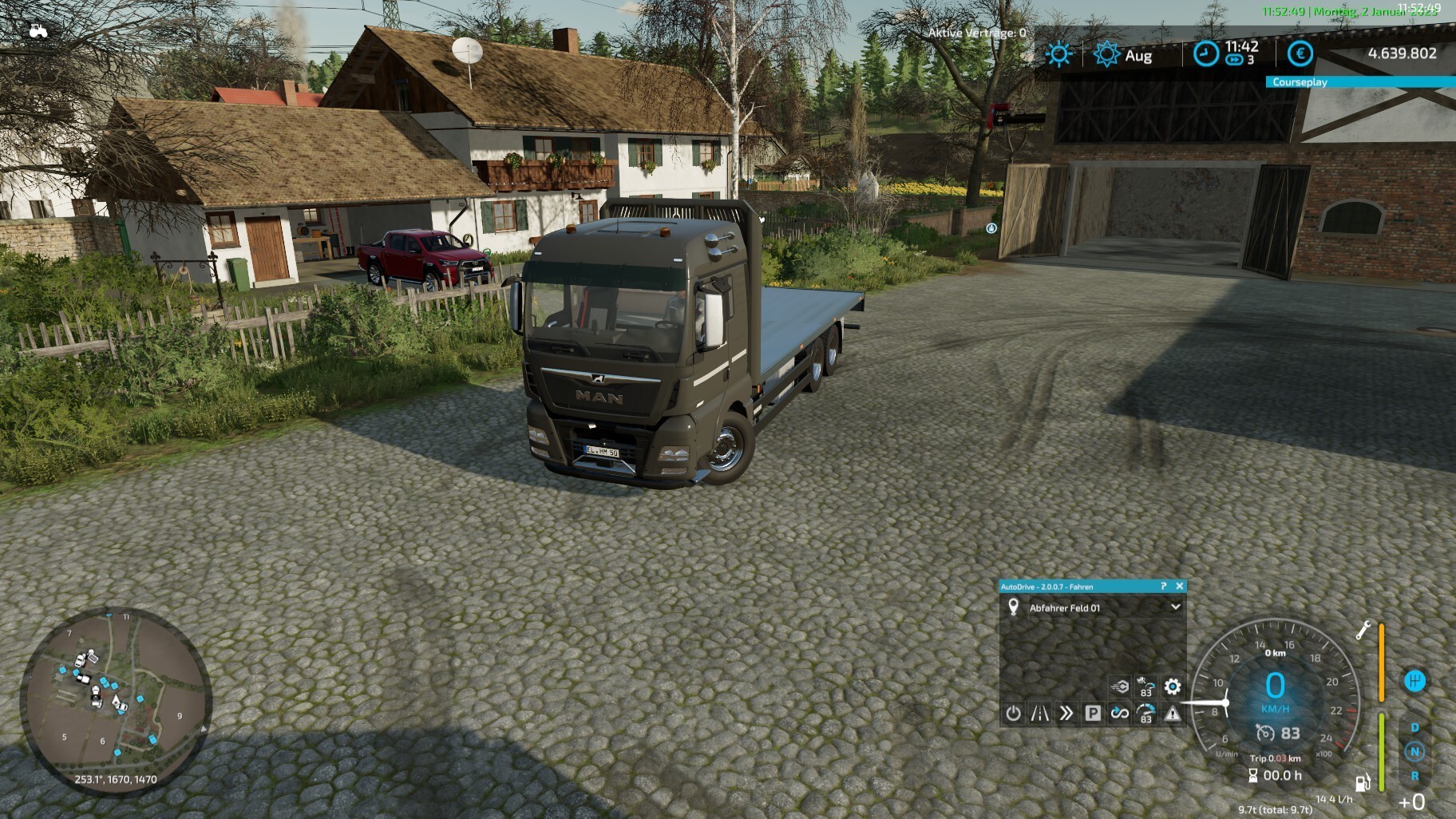Click the AutoDrive warning triangle icon
The image size is (1456, 819).
point(1172,713)
